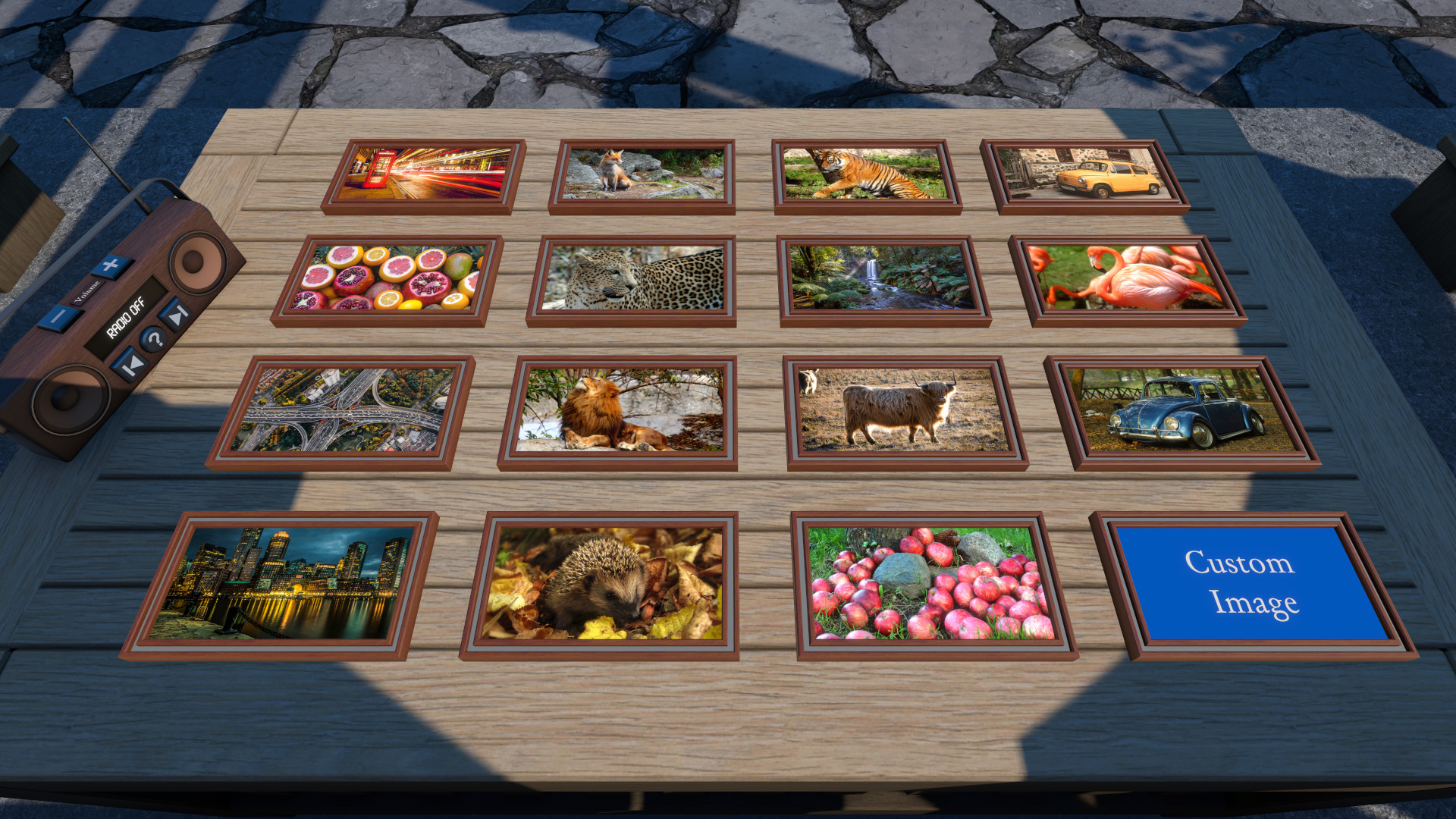Select the yellow car picture
Viewport: 1456px width, 819px height.
(x=1084, y=174)
